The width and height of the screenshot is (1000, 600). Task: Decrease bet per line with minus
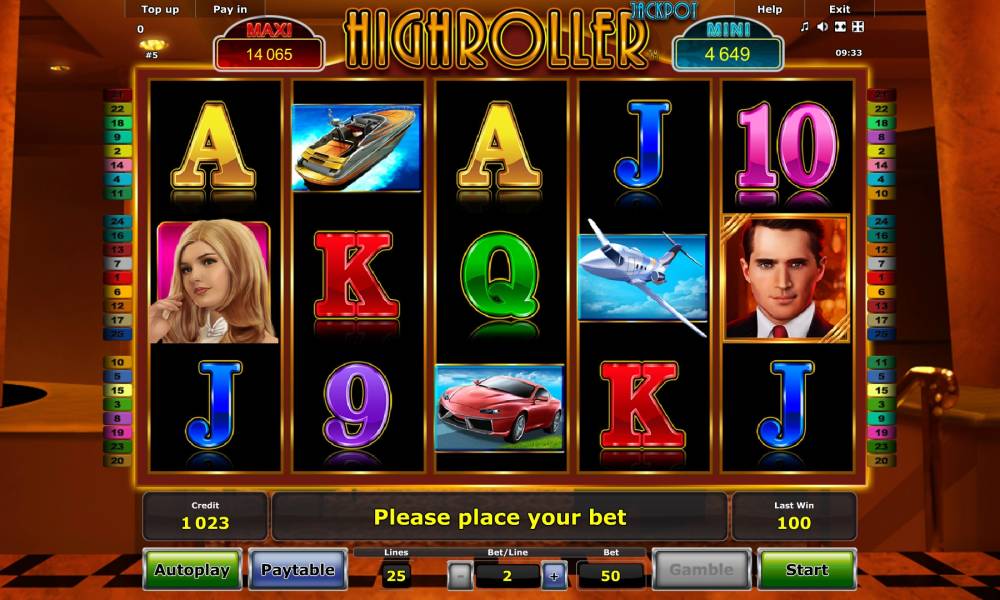coord(459,575)
